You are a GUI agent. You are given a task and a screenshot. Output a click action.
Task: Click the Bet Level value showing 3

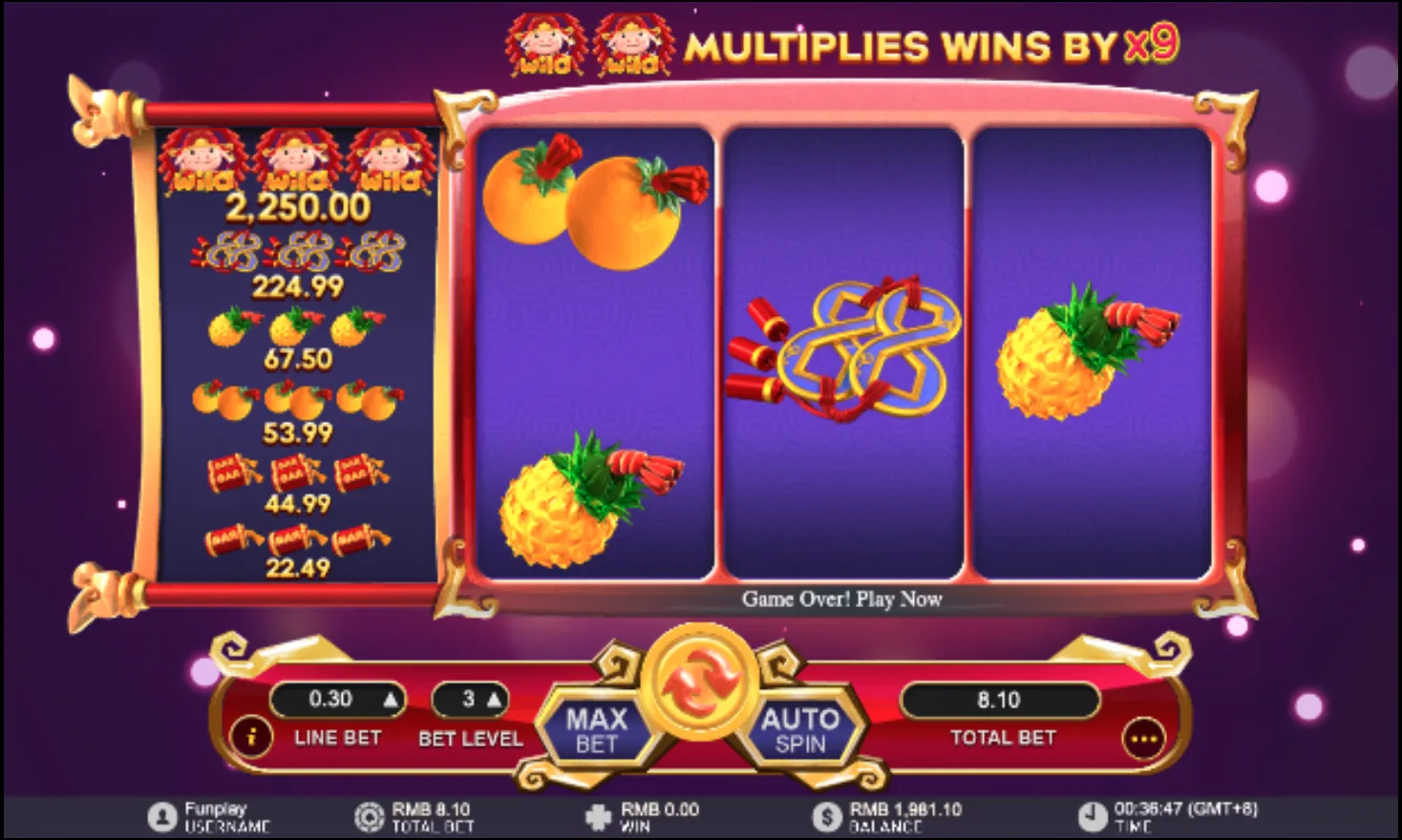467,700
